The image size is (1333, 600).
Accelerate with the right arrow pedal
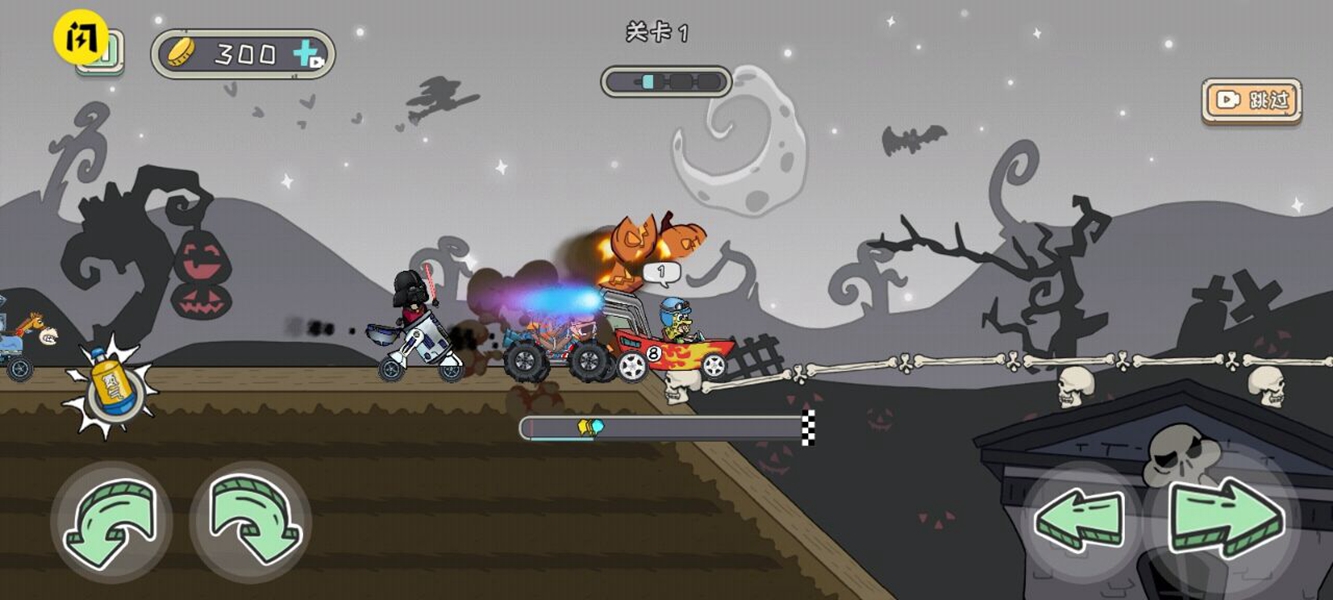point(1226,518)
